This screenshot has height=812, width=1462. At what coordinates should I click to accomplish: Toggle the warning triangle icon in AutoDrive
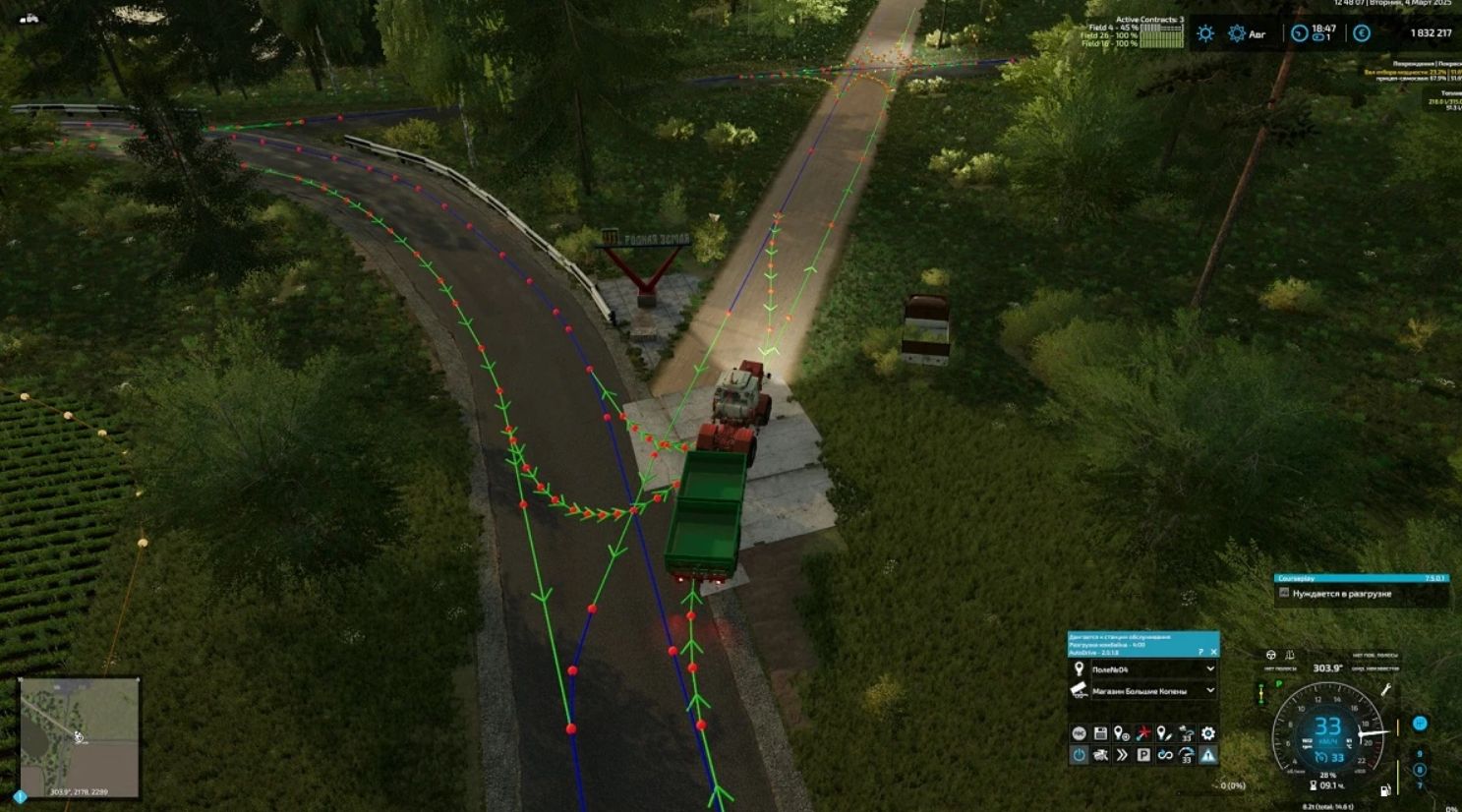coord(1208,755)
